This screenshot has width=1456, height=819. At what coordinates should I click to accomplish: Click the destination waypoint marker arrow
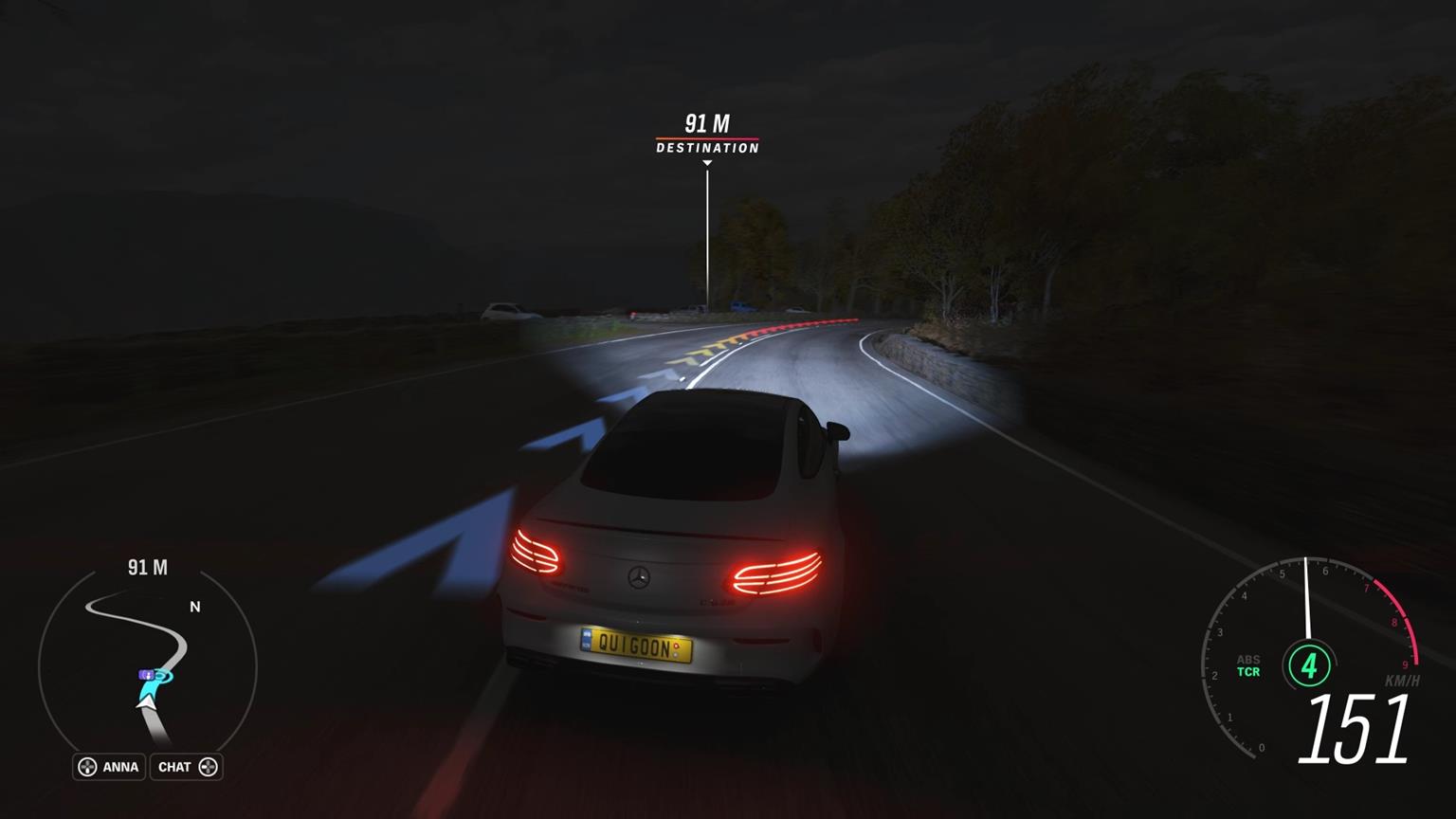706,163
